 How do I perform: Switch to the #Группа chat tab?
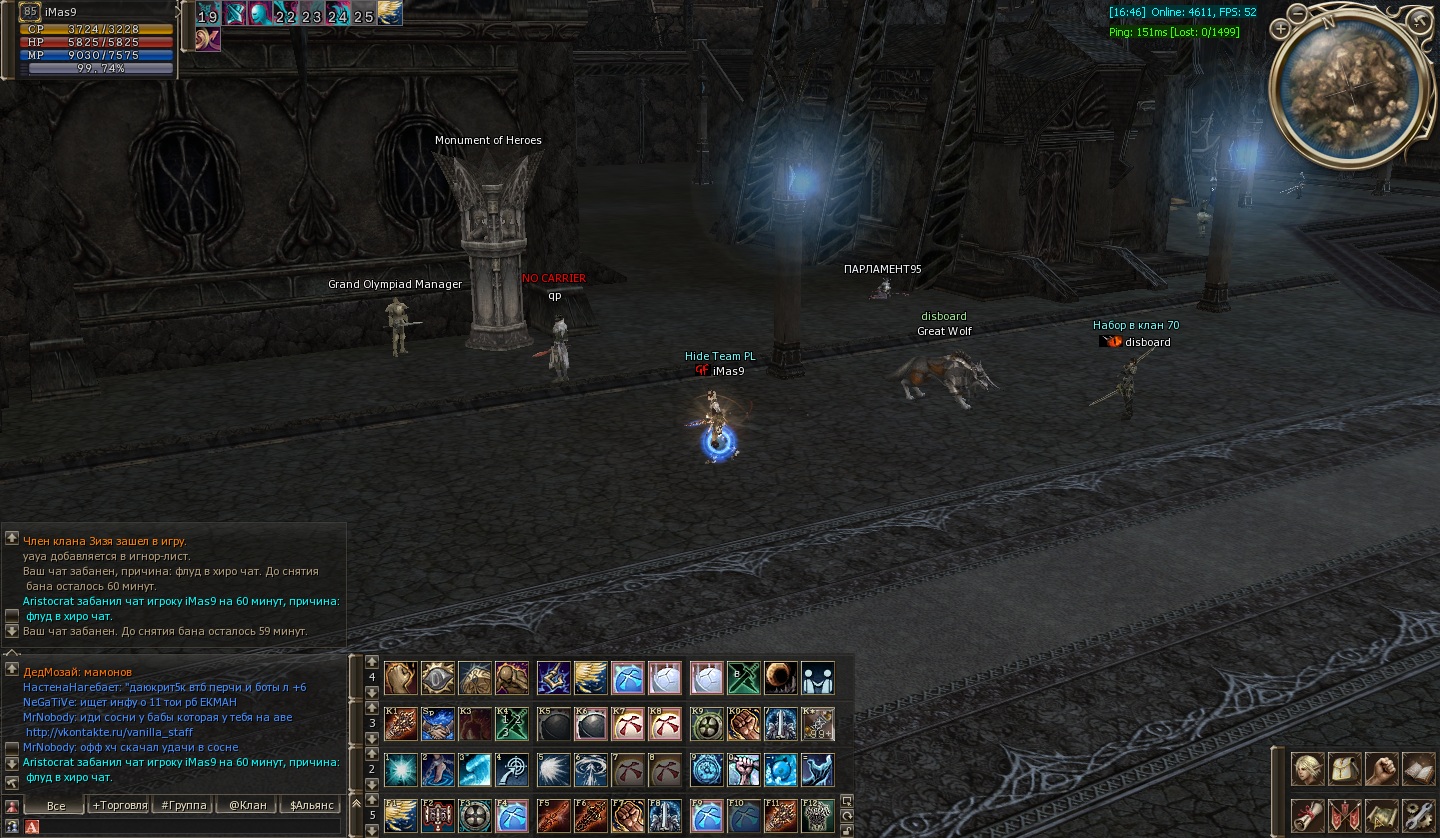click(x=183, y=805)
